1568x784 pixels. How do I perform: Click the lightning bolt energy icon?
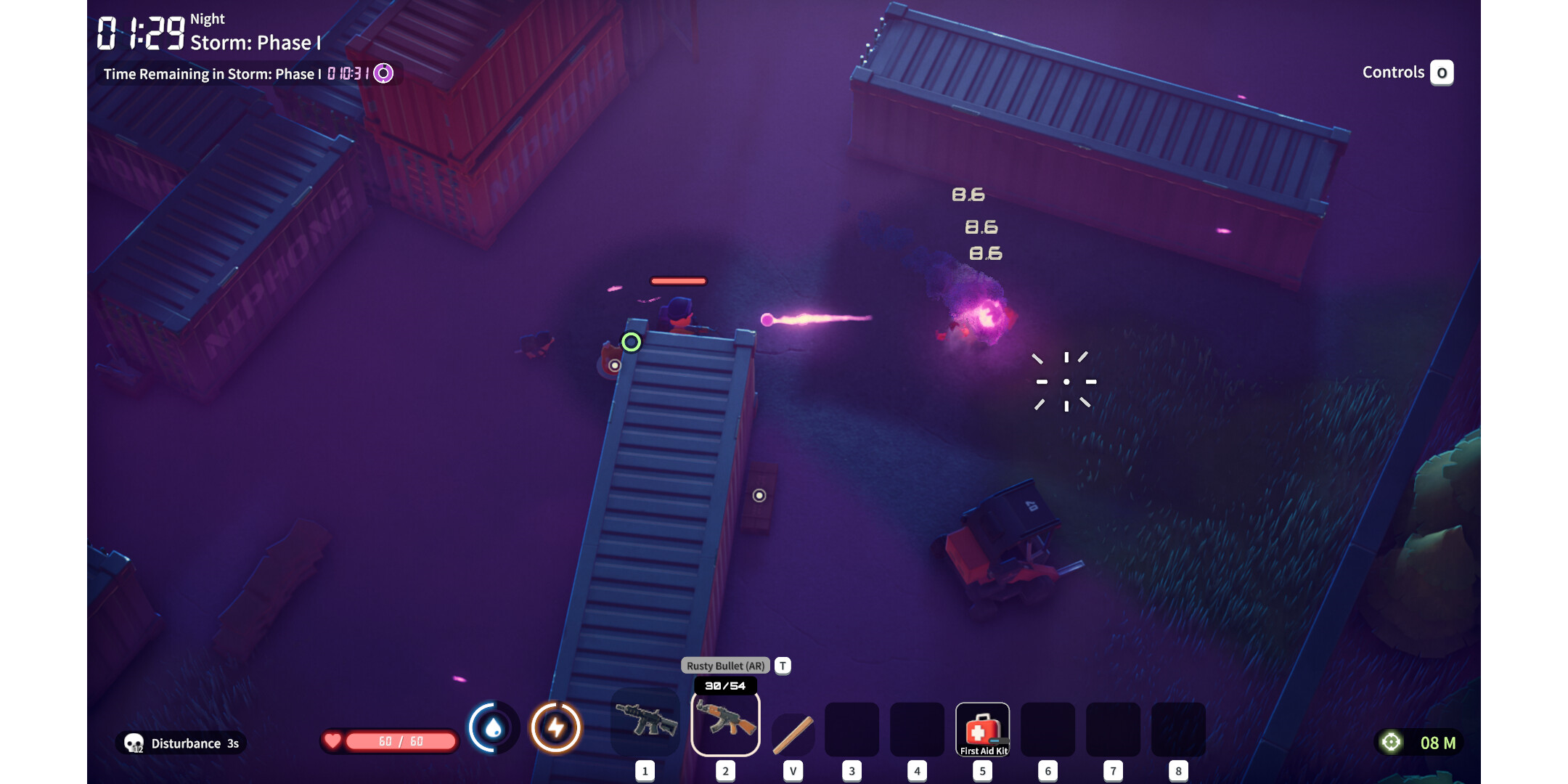[556, 727]
